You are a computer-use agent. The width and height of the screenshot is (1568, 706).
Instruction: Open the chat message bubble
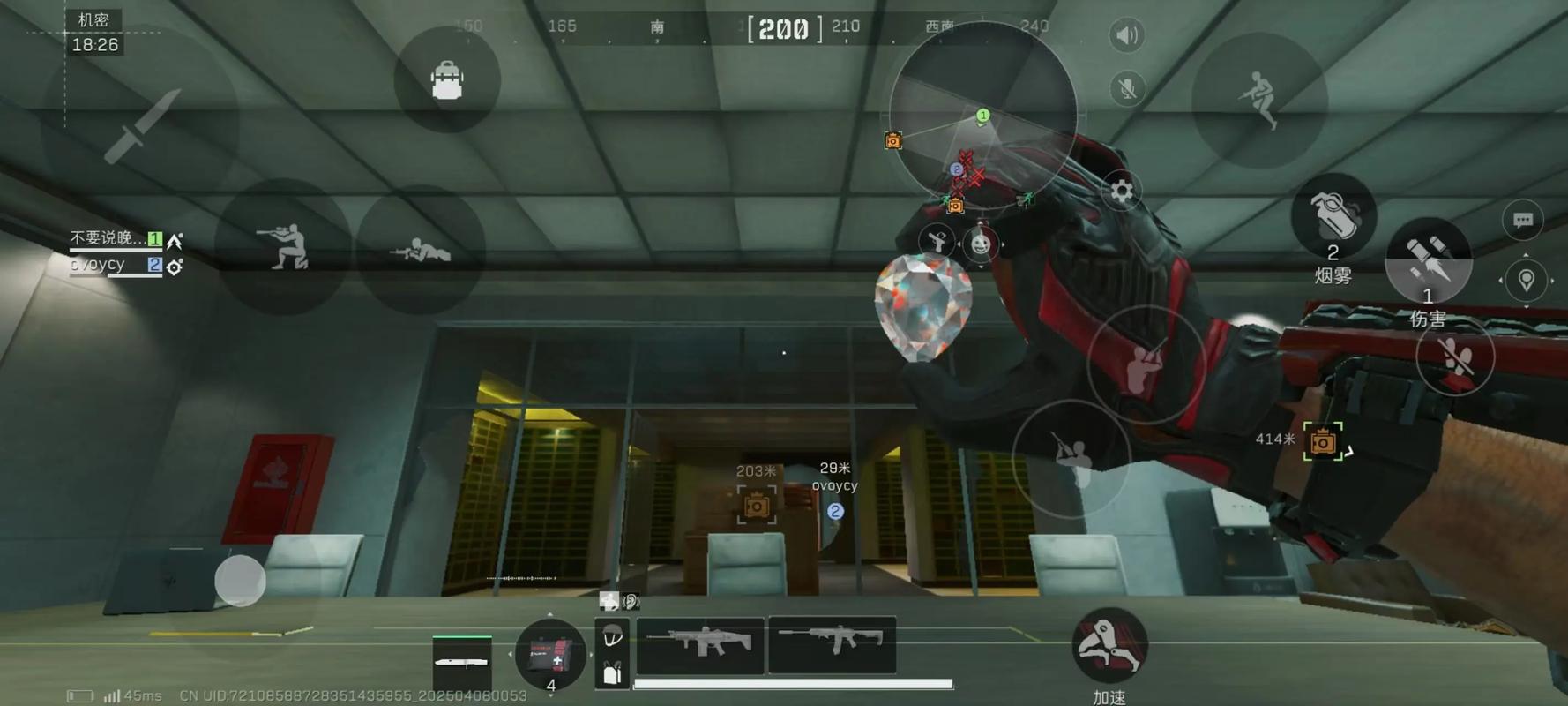1522,221
